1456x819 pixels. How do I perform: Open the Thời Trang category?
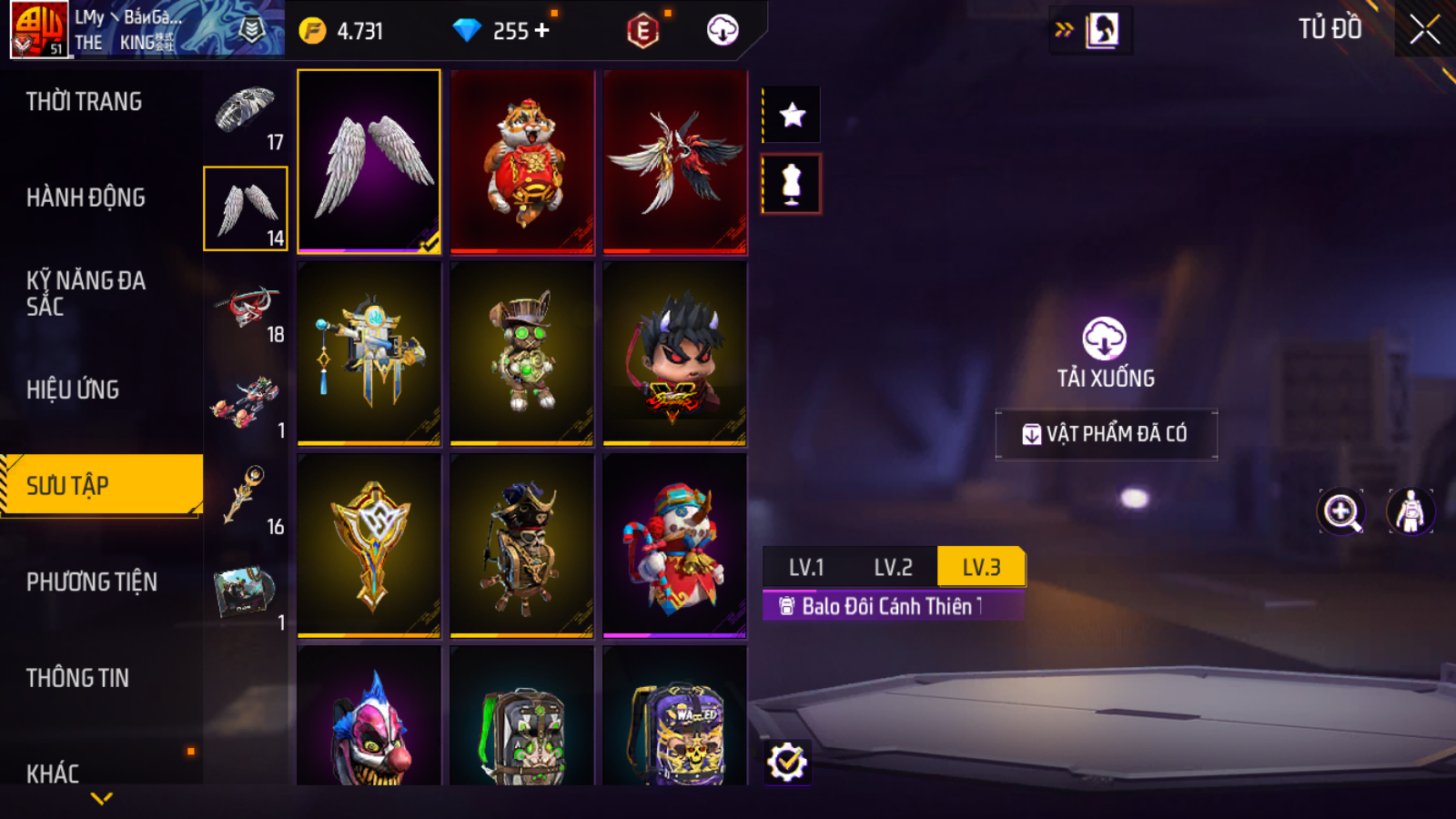(84, 102)
